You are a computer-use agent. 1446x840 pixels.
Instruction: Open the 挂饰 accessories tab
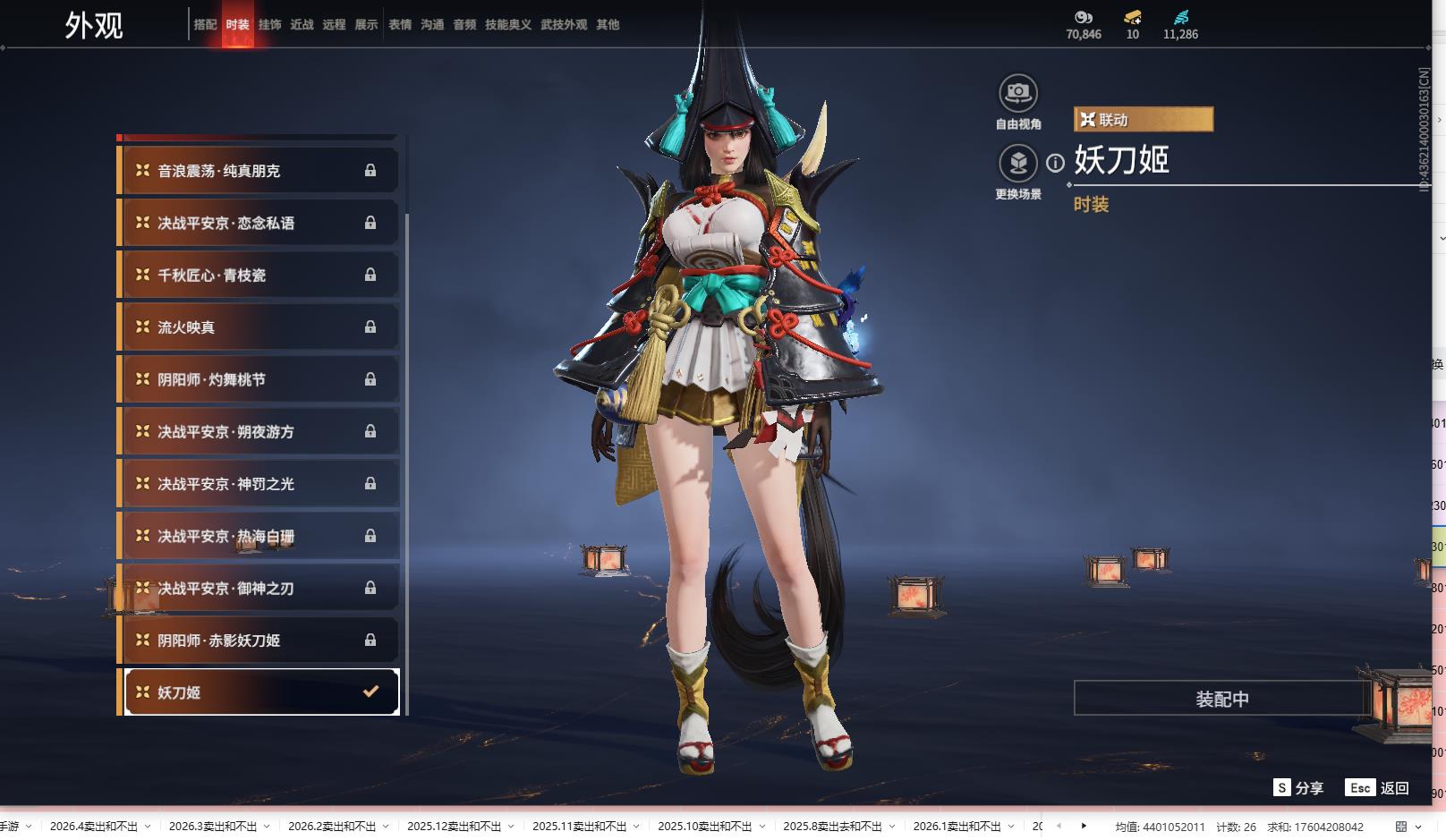[269, 25]
